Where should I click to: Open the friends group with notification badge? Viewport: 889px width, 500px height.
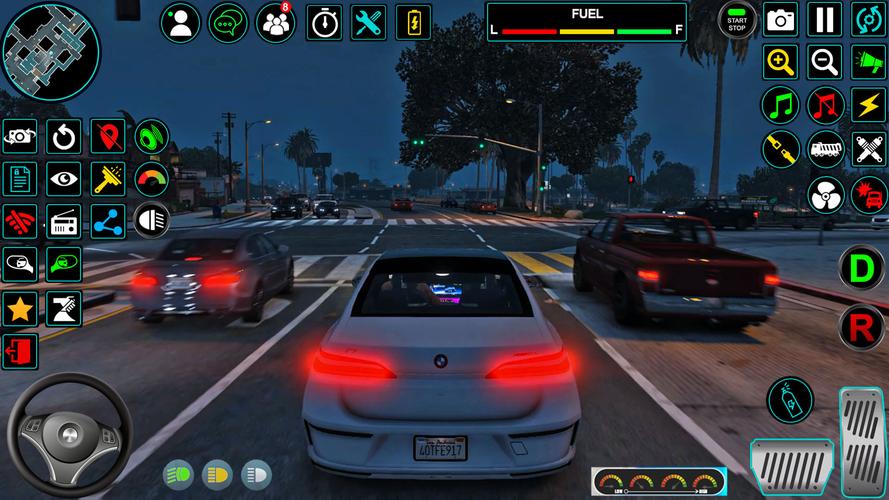[x=275, y=22]
